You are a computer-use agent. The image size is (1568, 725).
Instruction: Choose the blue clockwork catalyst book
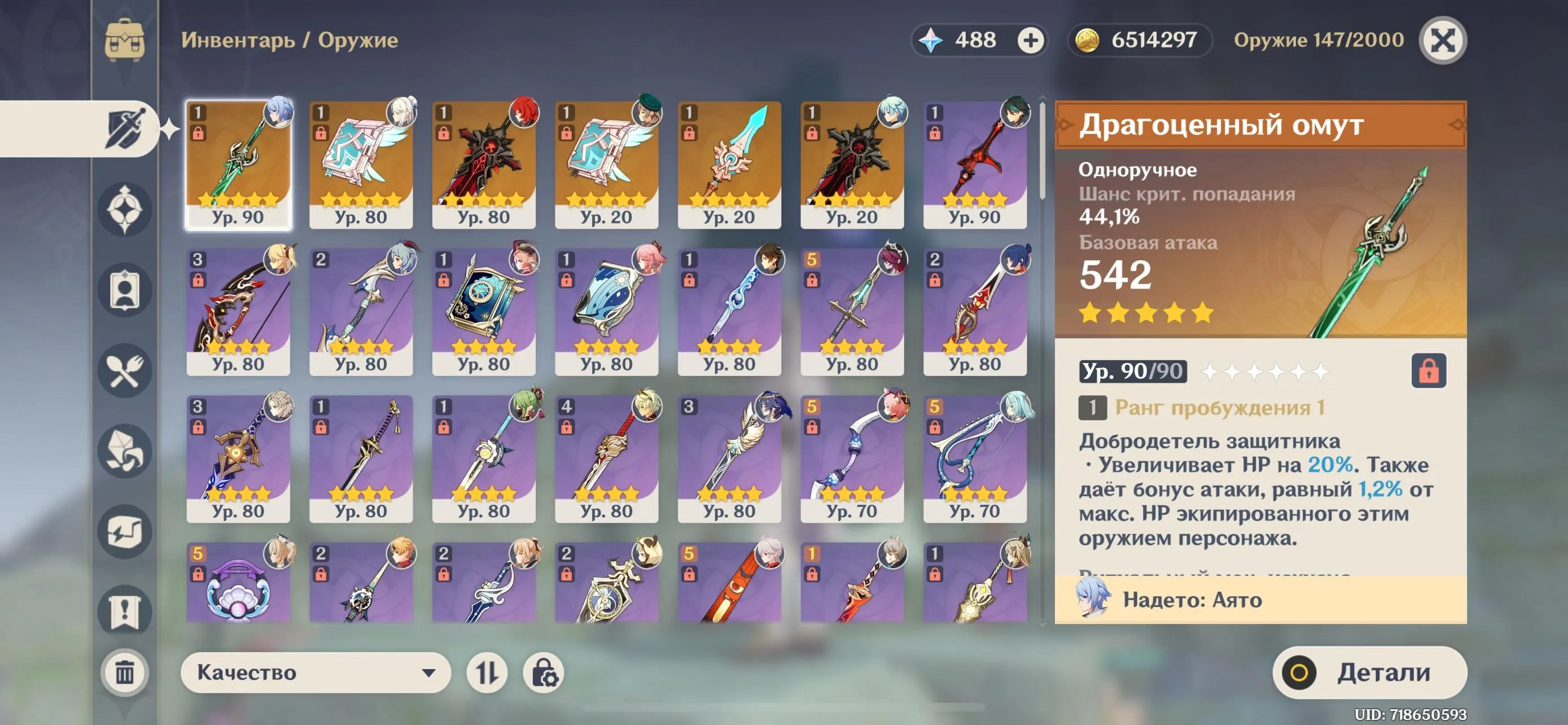coord(483,312)
